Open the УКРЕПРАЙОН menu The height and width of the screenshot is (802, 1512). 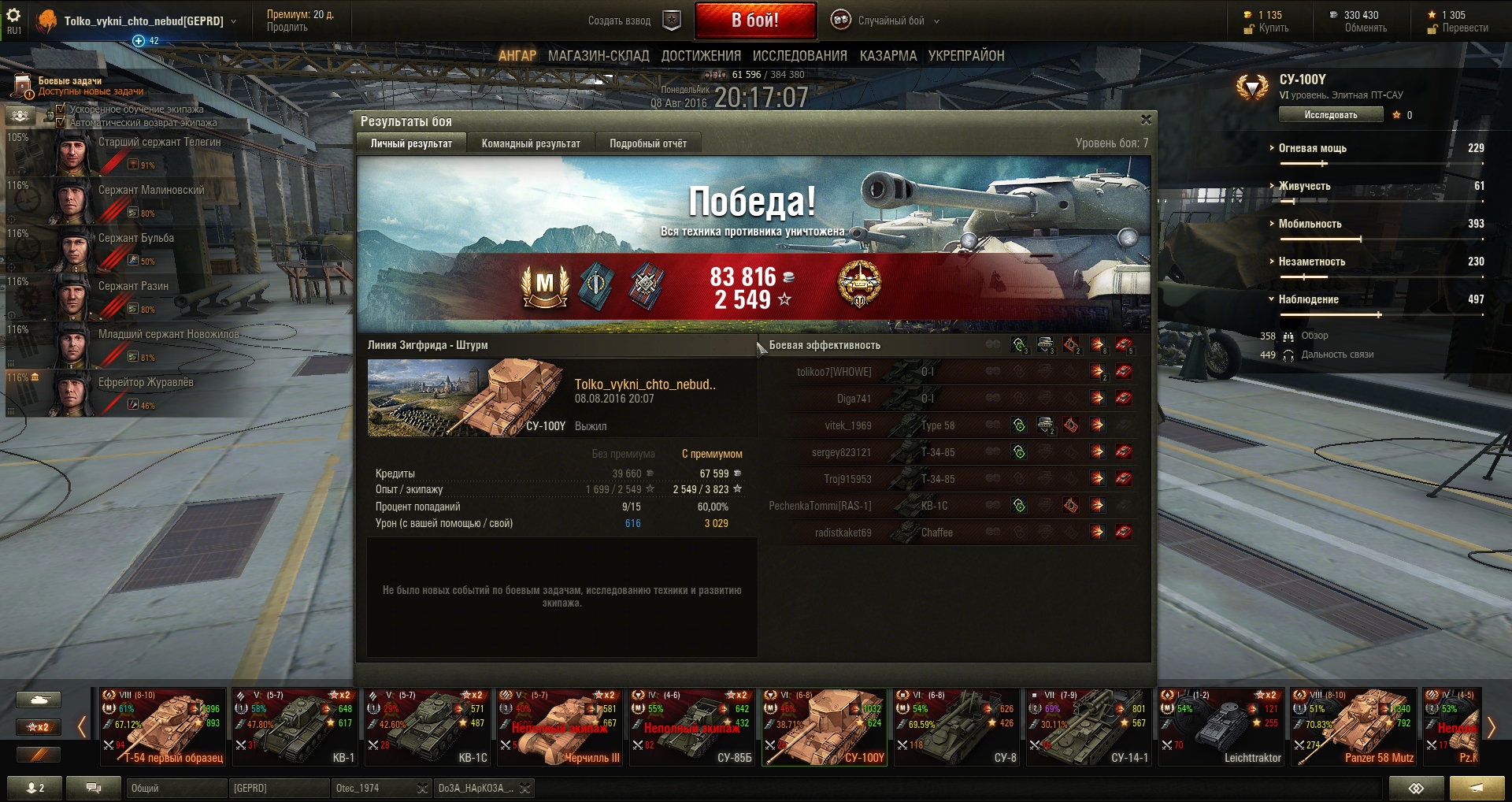click(965, 56)
